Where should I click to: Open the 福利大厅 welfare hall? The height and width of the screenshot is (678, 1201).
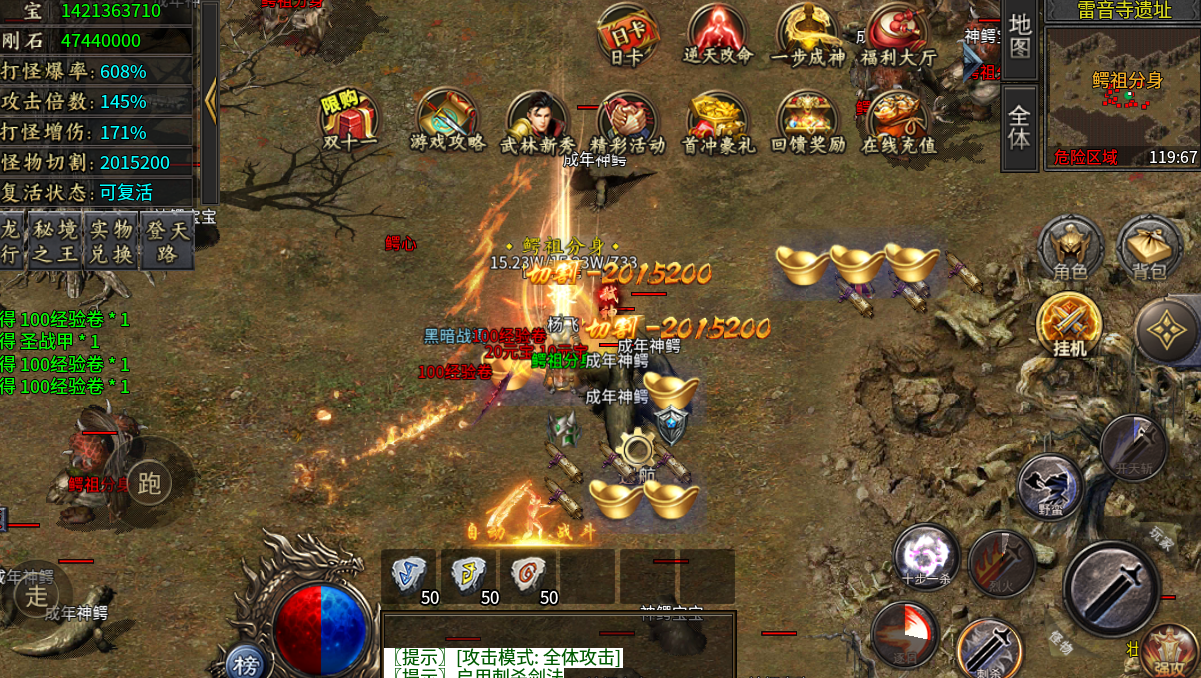click(x=897, y=36)
